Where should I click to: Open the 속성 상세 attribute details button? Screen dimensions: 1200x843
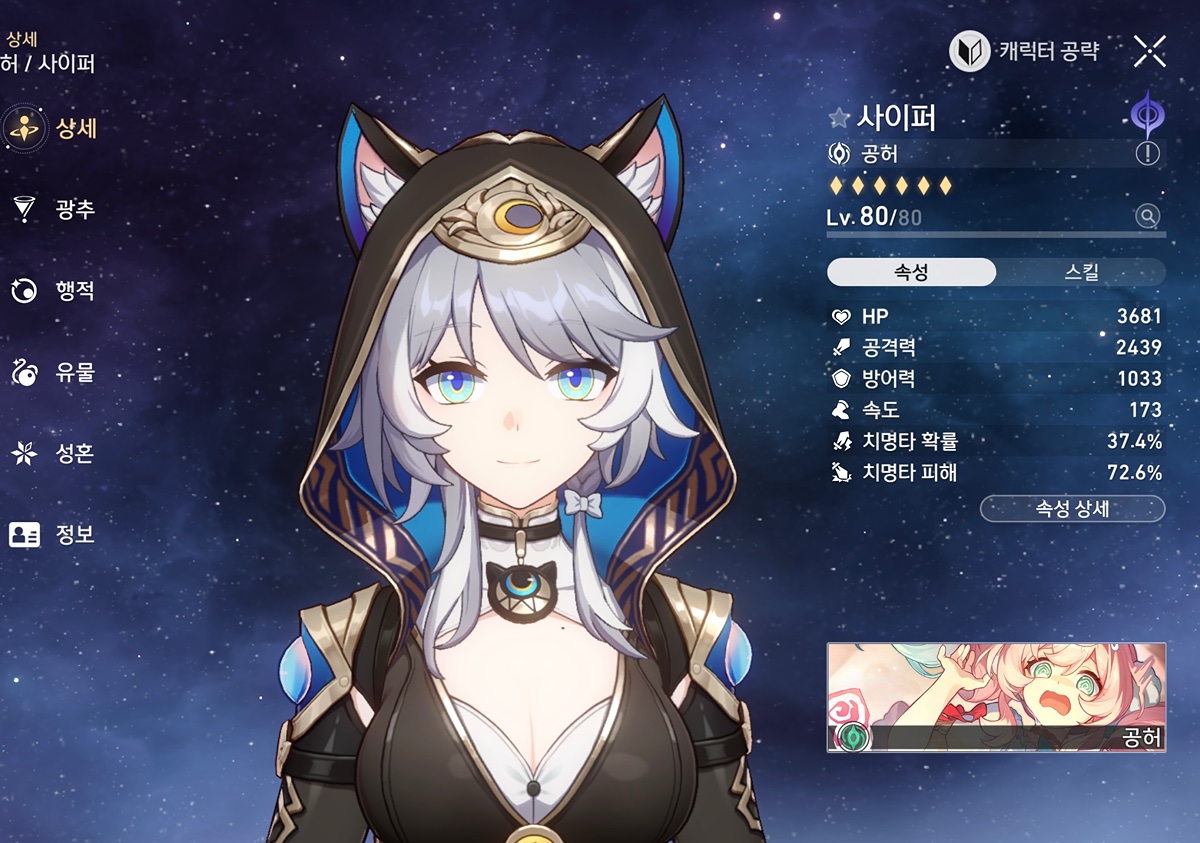[1072, 508]
